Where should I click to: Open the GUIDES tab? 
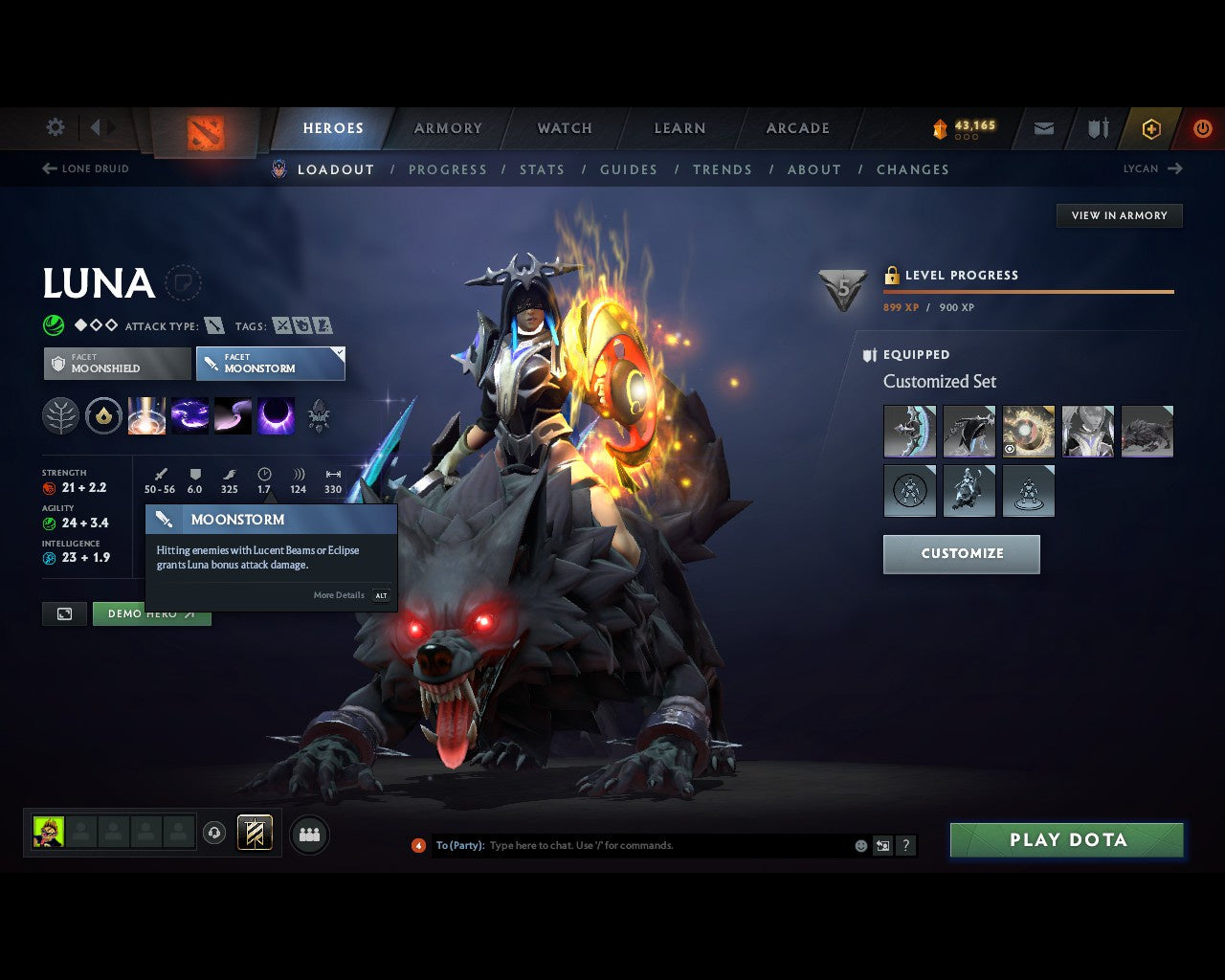pos(629,169)
